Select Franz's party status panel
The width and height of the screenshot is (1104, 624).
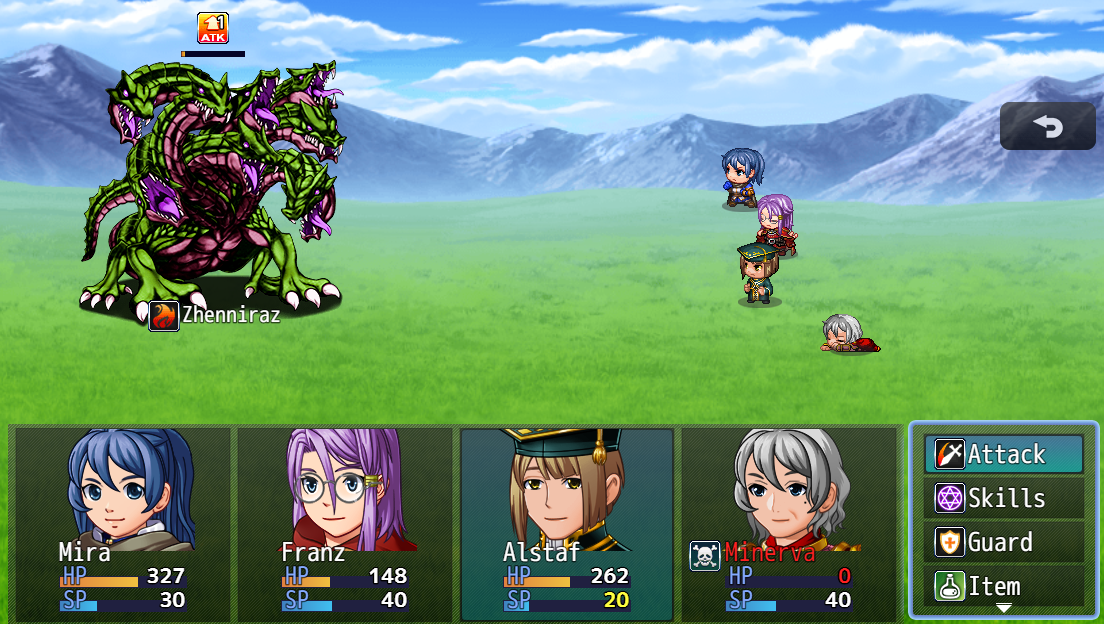[x=346, y=520]
